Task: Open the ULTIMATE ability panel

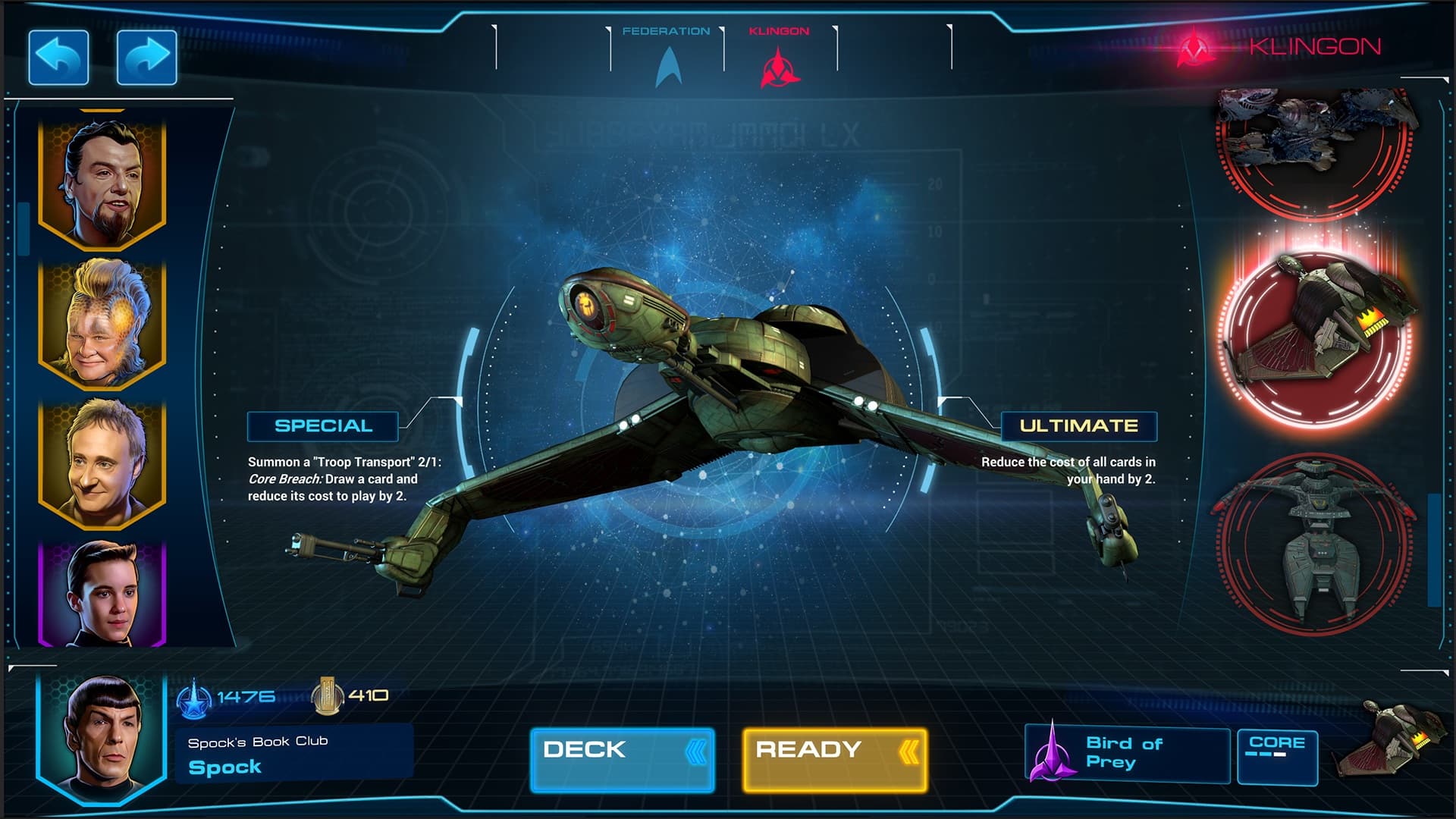Action: pos(1079,426)
